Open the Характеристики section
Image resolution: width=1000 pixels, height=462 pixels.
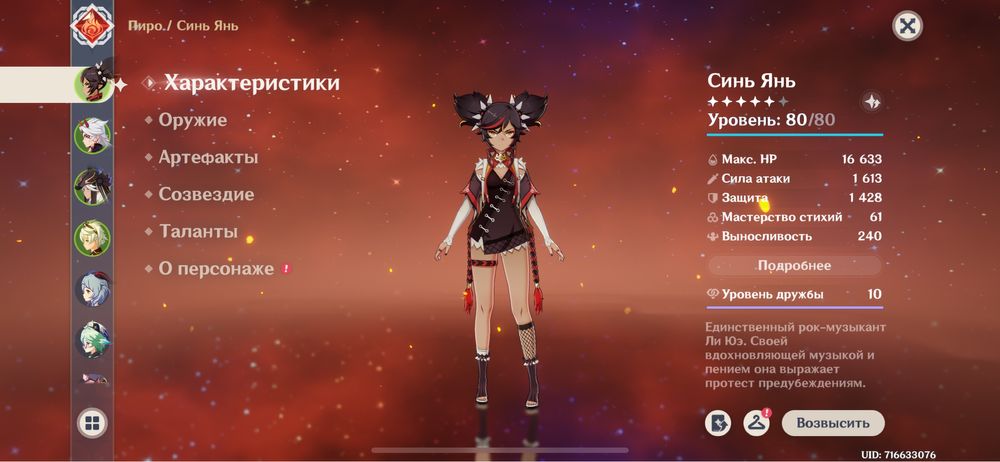click(x=252, y=83)
